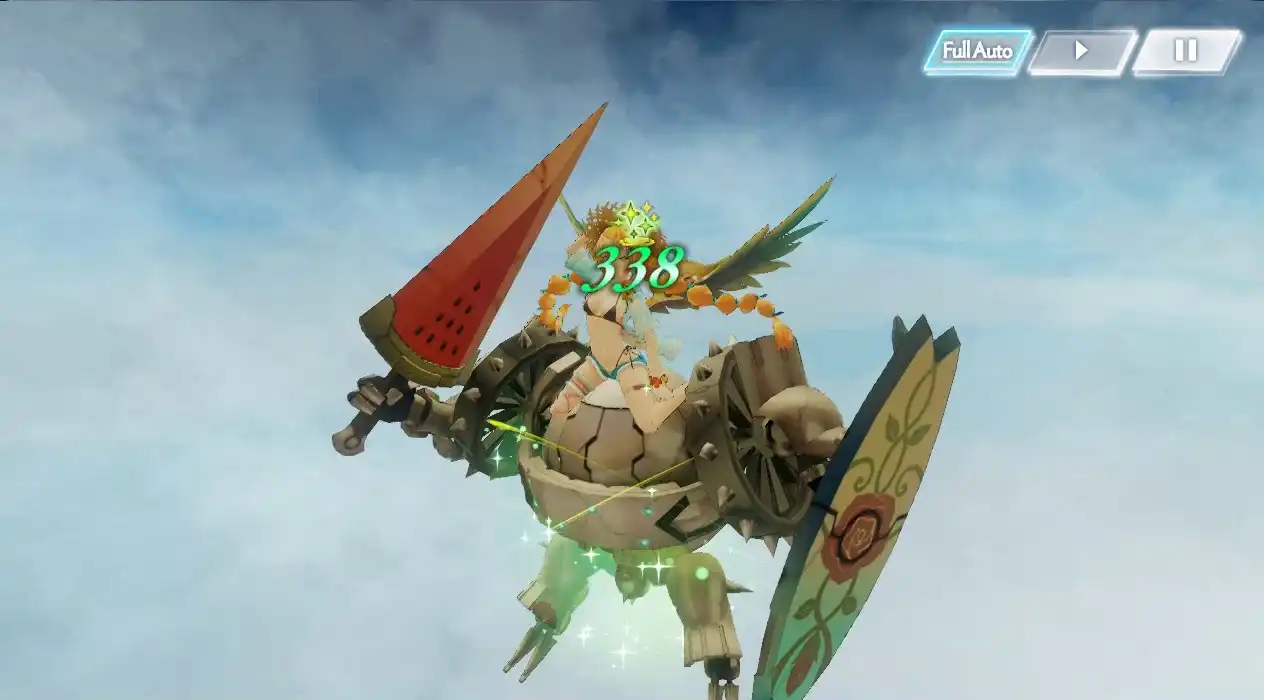The width and height of the screenshot is (1264, 700).
Task: Click the play speed arrow button
Action: 1081,51
